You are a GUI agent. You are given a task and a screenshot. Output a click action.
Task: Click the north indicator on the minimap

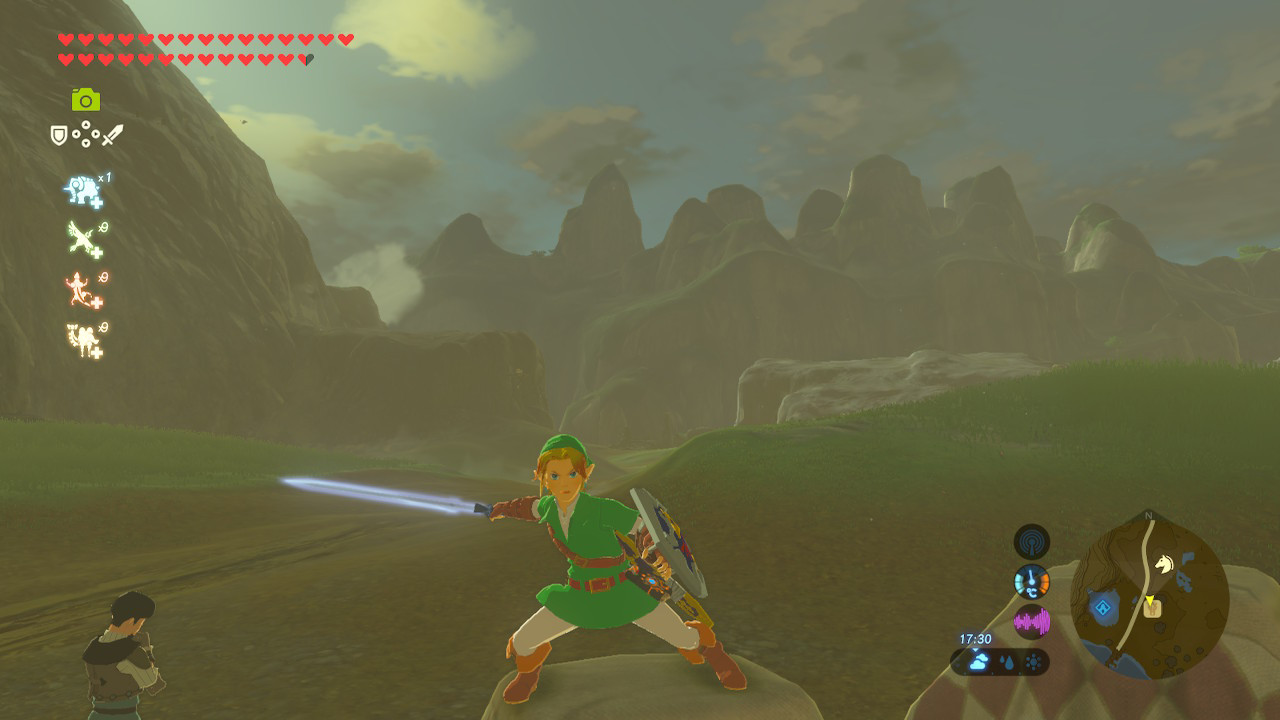point(1147,514)
